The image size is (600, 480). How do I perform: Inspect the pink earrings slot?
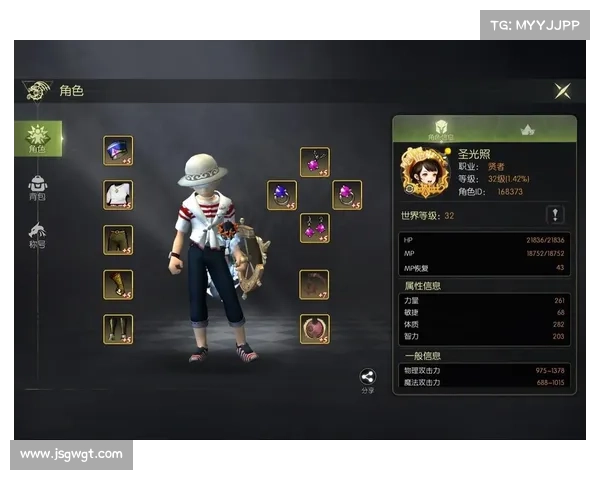(x=315, y=228)
